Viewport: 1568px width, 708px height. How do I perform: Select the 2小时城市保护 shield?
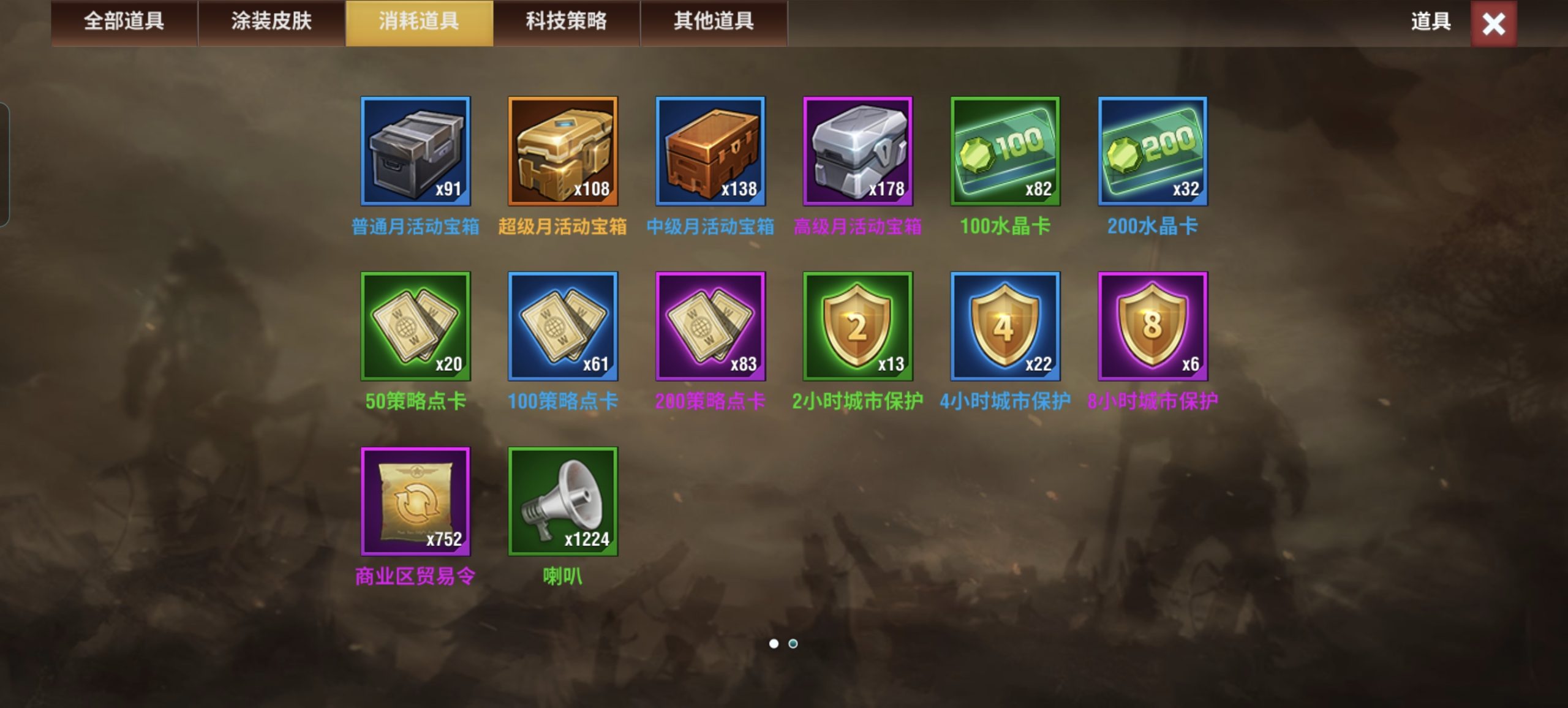pos(858,328)
